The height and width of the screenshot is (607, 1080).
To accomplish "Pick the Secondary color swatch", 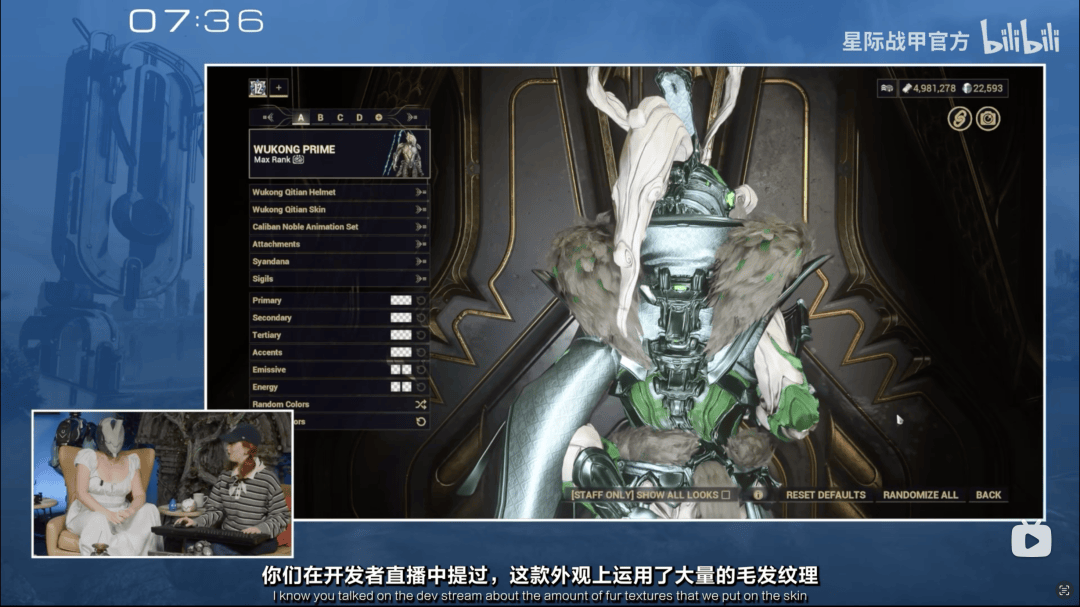I will 400,318.
